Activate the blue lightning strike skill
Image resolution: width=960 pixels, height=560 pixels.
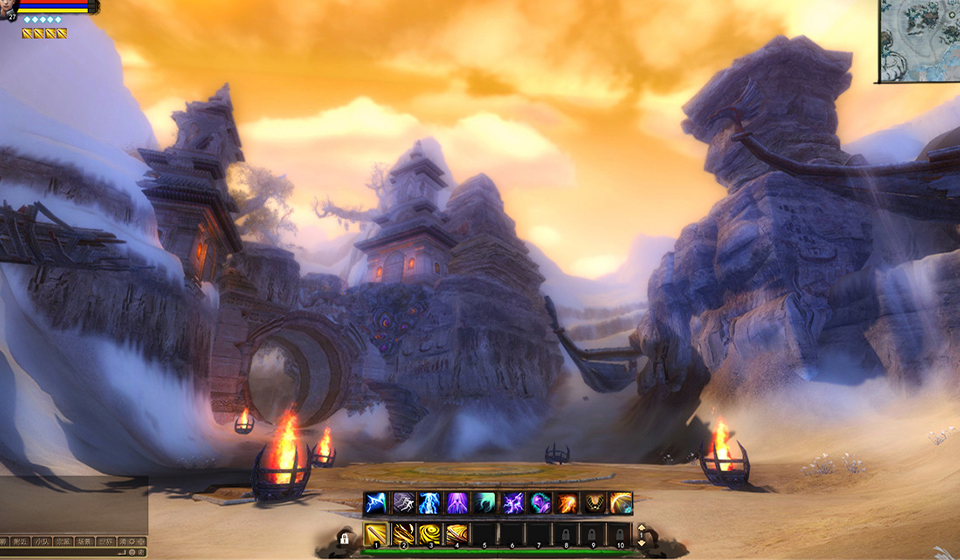tap(375, 503)
